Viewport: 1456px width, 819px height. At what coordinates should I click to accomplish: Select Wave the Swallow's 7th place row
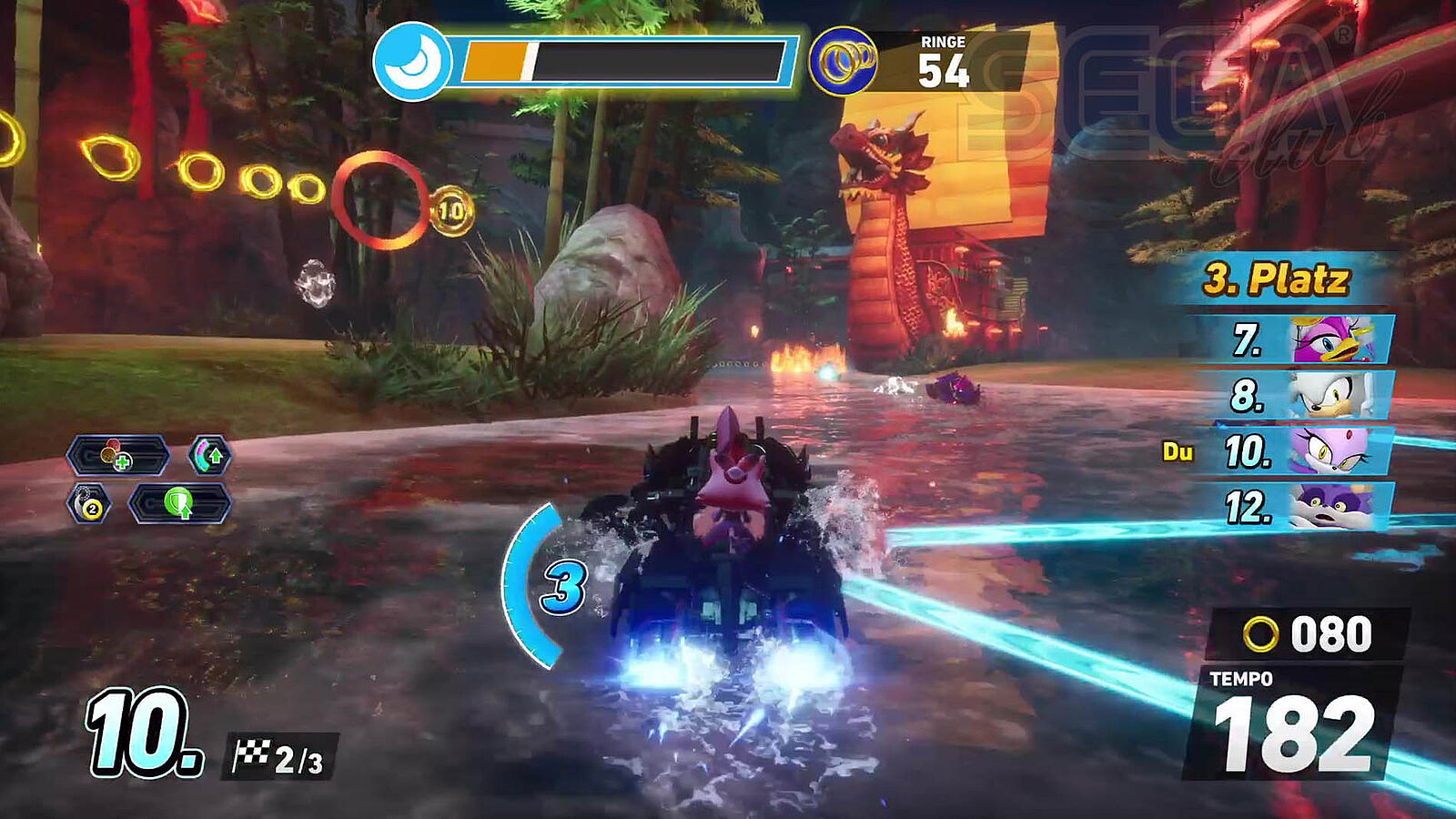pyautogui.click(x=1296, y=340)
